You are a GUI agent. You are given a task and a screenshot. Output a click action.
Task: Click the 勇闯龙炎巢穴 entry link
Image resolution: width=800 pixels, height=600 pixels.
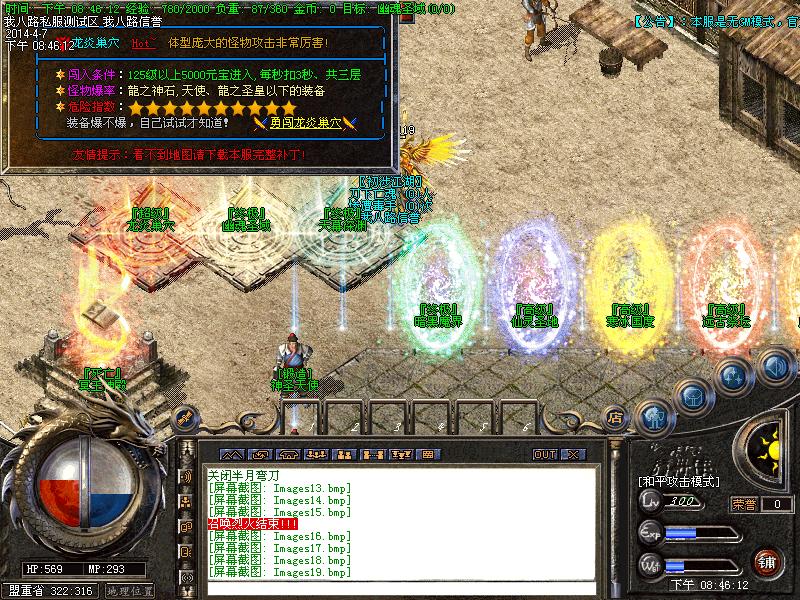[x=305, y=123]
